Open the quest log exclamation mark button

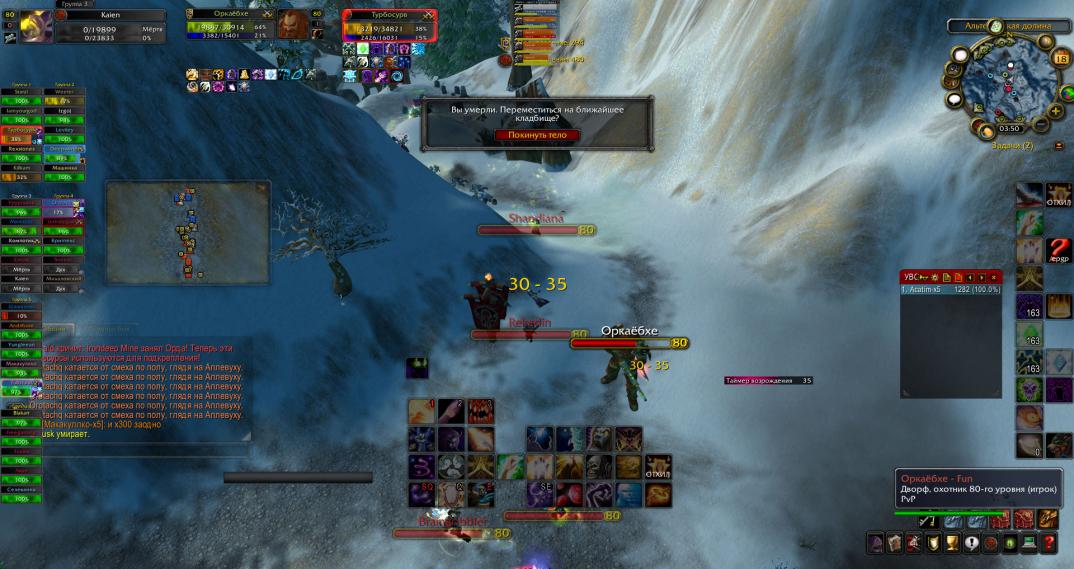pyautogui.click(x=972, y=543)
